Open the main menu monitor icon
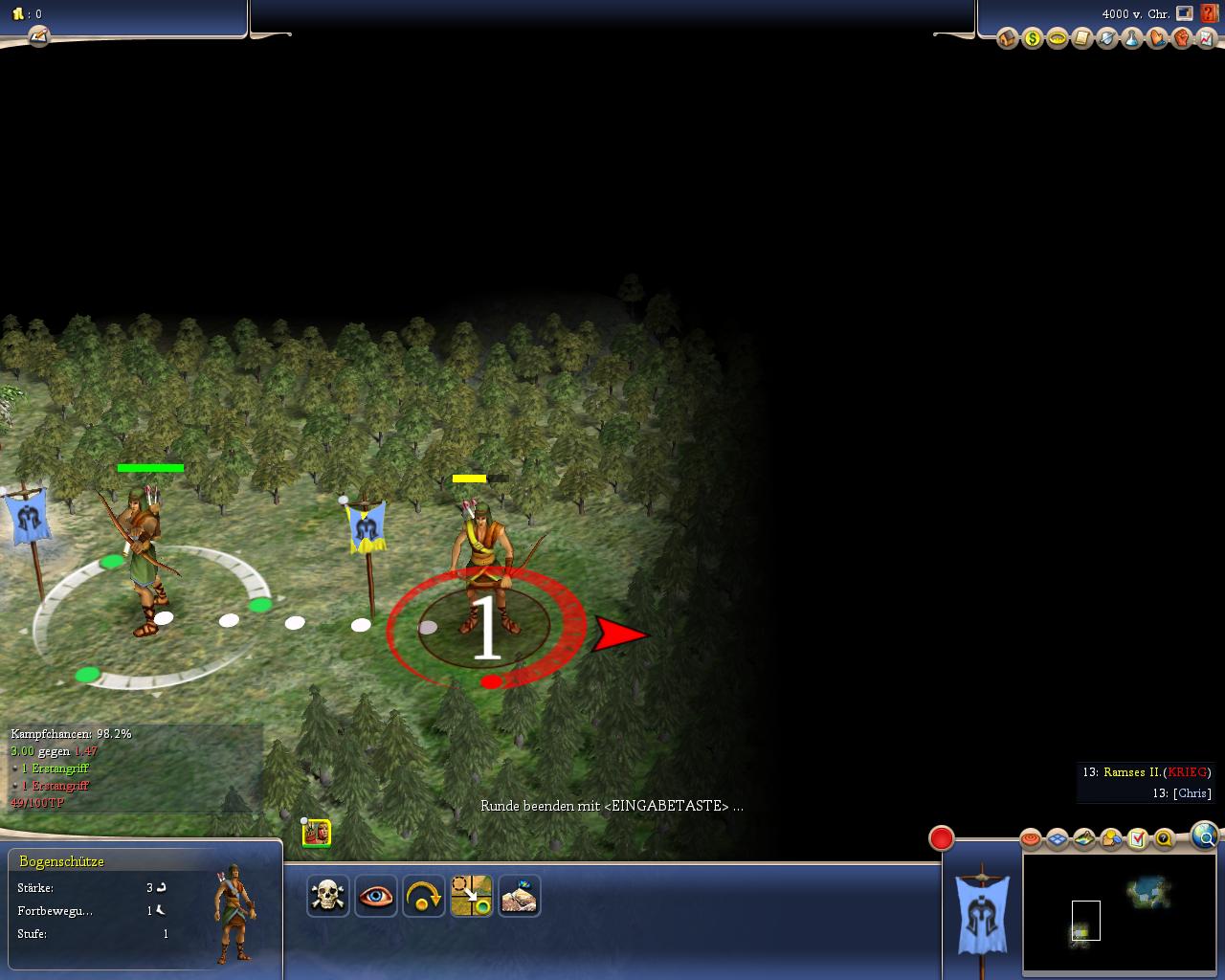The height and width of the screenshot is (980, 1225). [1185, 13]
